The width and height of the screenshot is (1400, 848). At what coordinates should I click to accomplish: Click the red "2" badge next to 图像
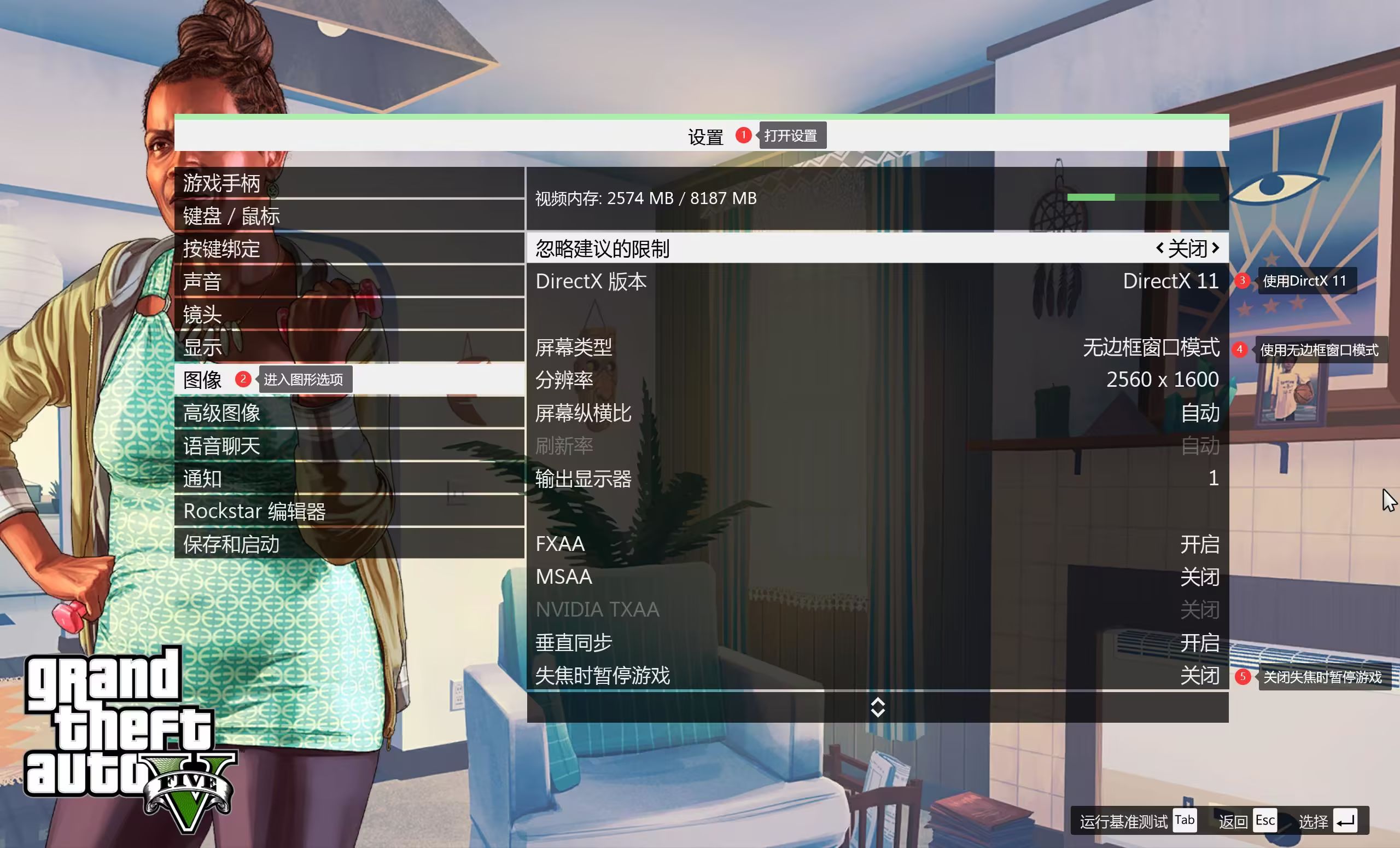243,379
